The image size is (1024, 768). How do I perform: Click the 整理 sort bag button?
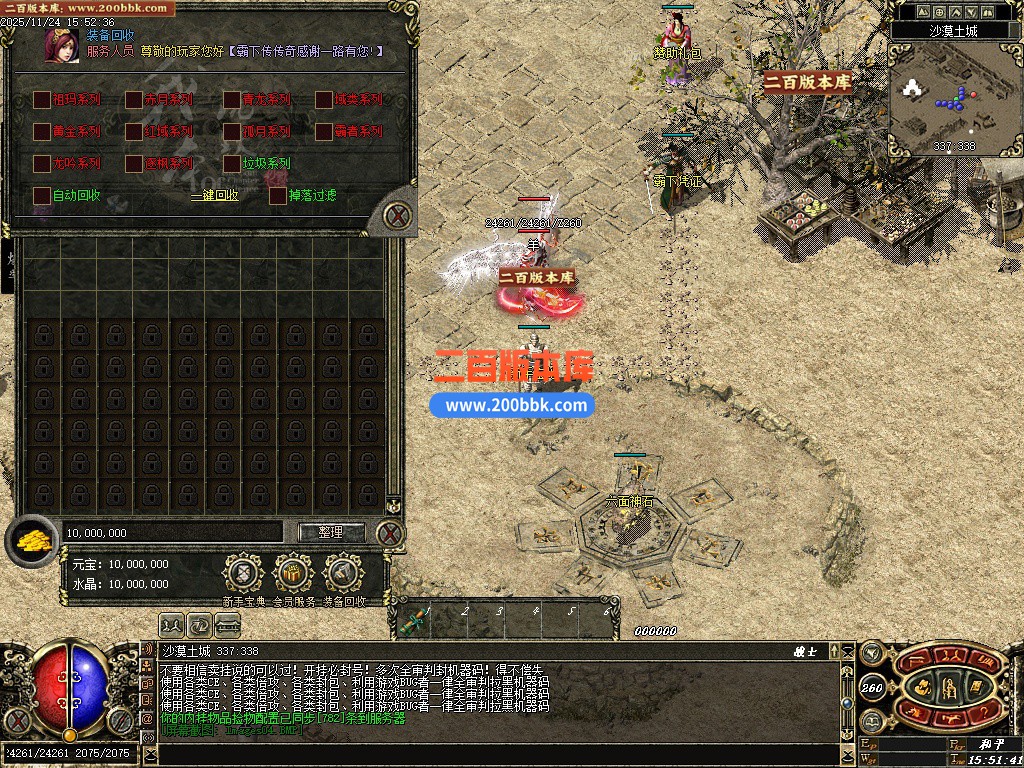pyautogui.click(x=331, y=532)
